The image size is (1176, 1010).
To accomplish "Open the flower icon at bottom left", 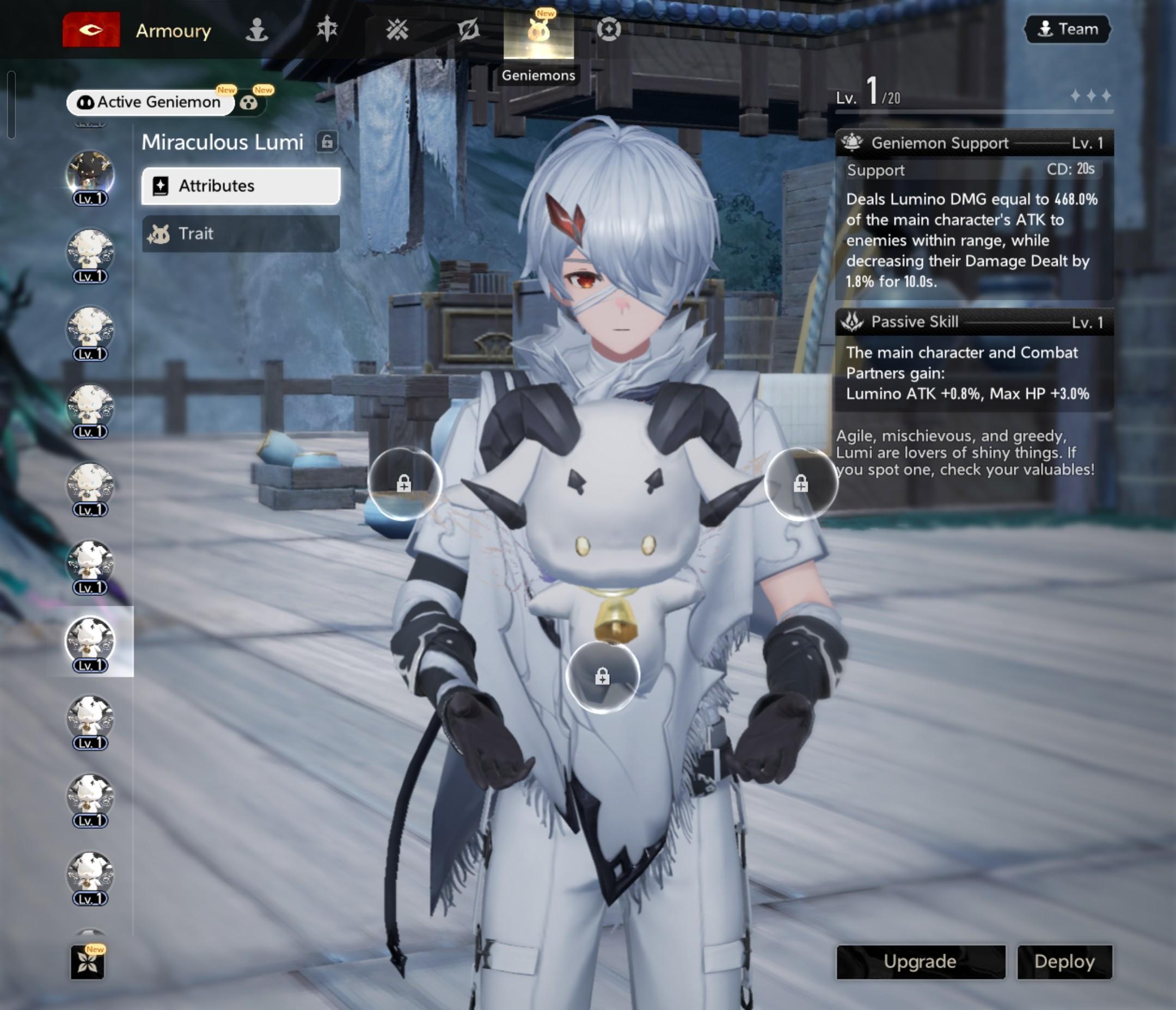I will (88, 962).
